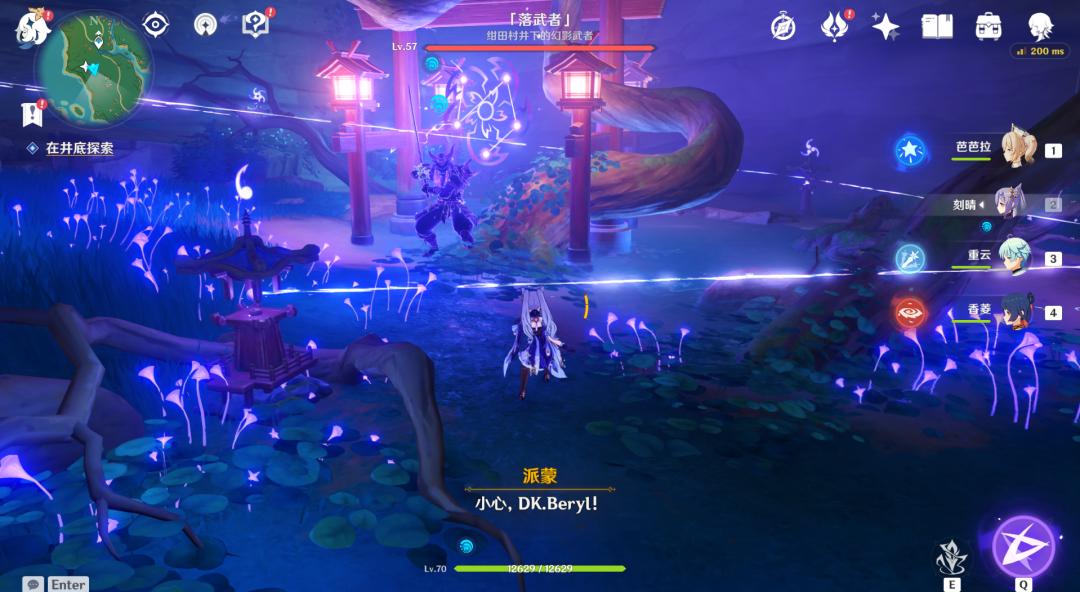Select the 在井底探索 quest tracker
Viewport: 1080px width, 592px height.
click(79, 148)
